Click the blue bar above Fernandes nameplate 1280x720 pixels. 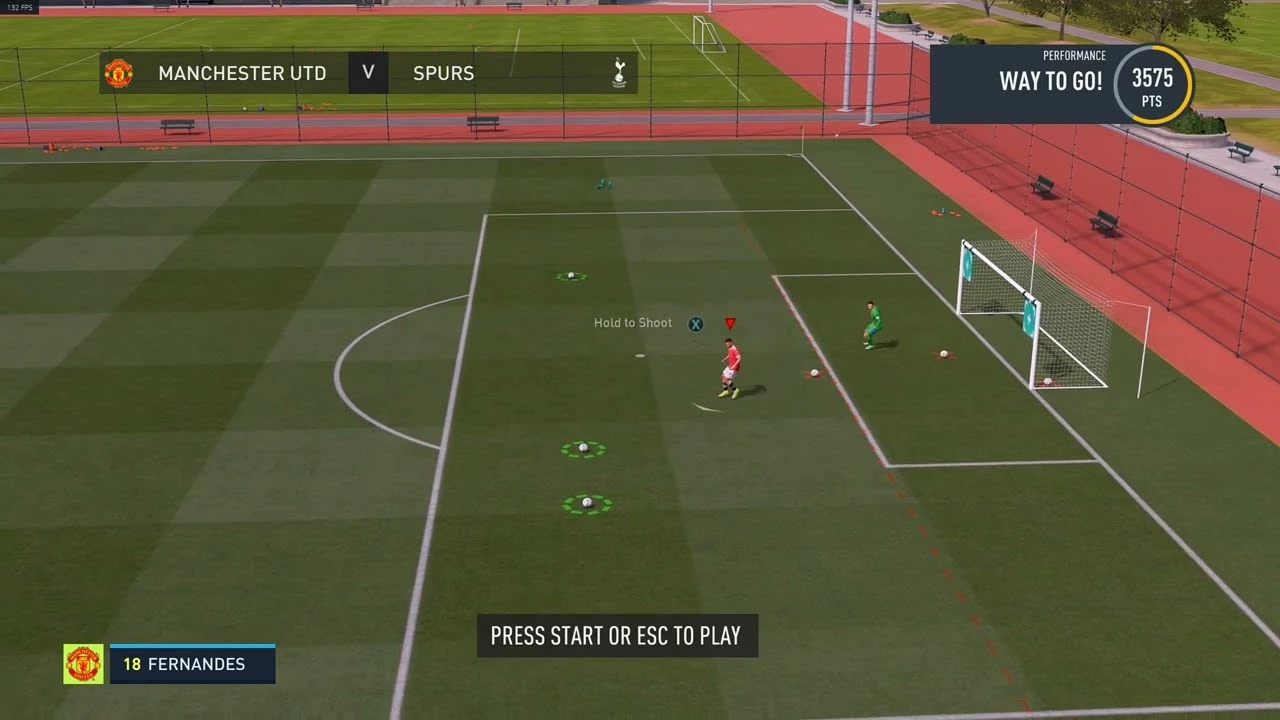click(x=192, y=646)
